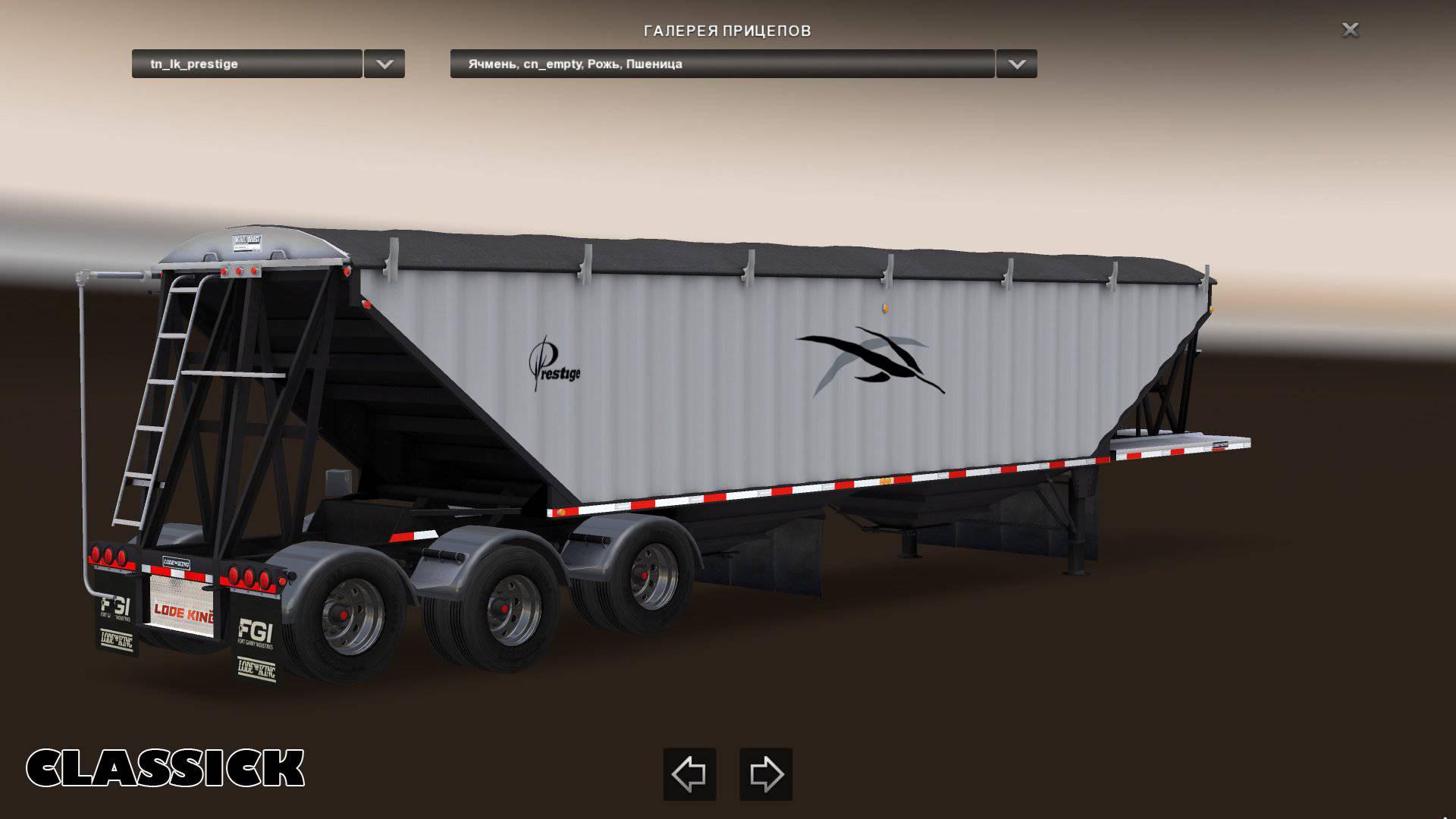The width and height of the screenshot is (1456, 819).
Task: Open the cargo list dropdown field
Action: 721,64
